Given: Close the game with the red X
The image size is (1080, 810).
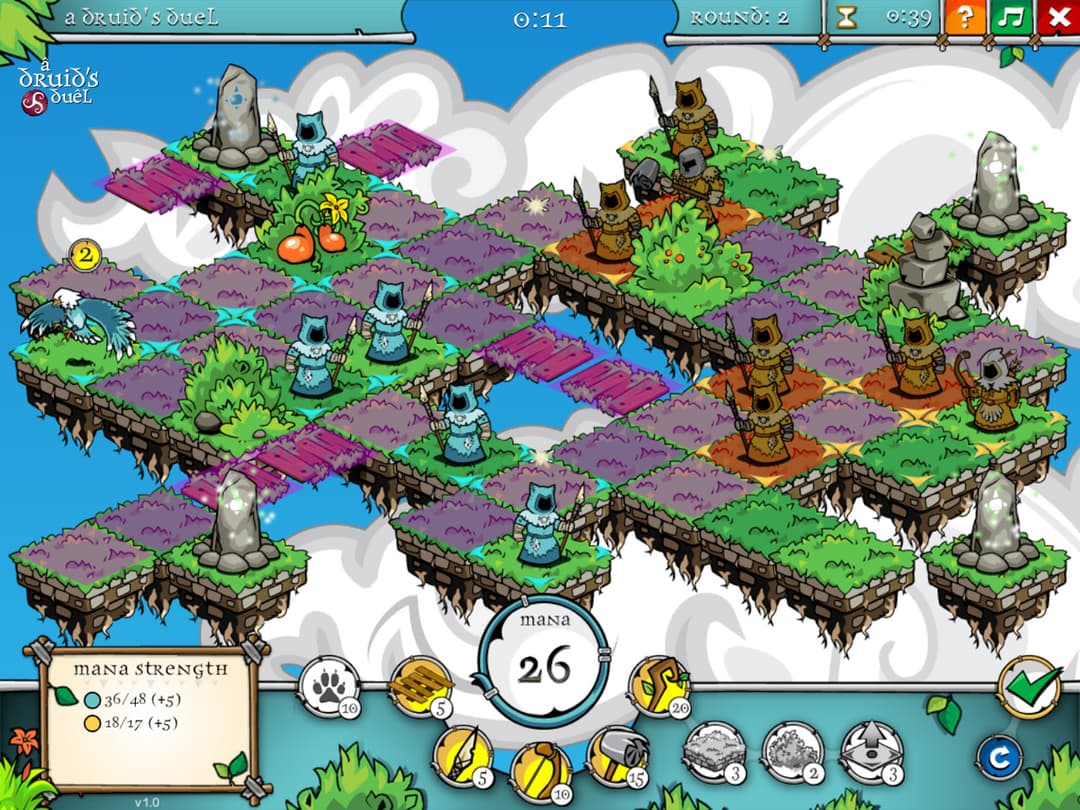Looking at the screenshot, I should pos(1058,17).
